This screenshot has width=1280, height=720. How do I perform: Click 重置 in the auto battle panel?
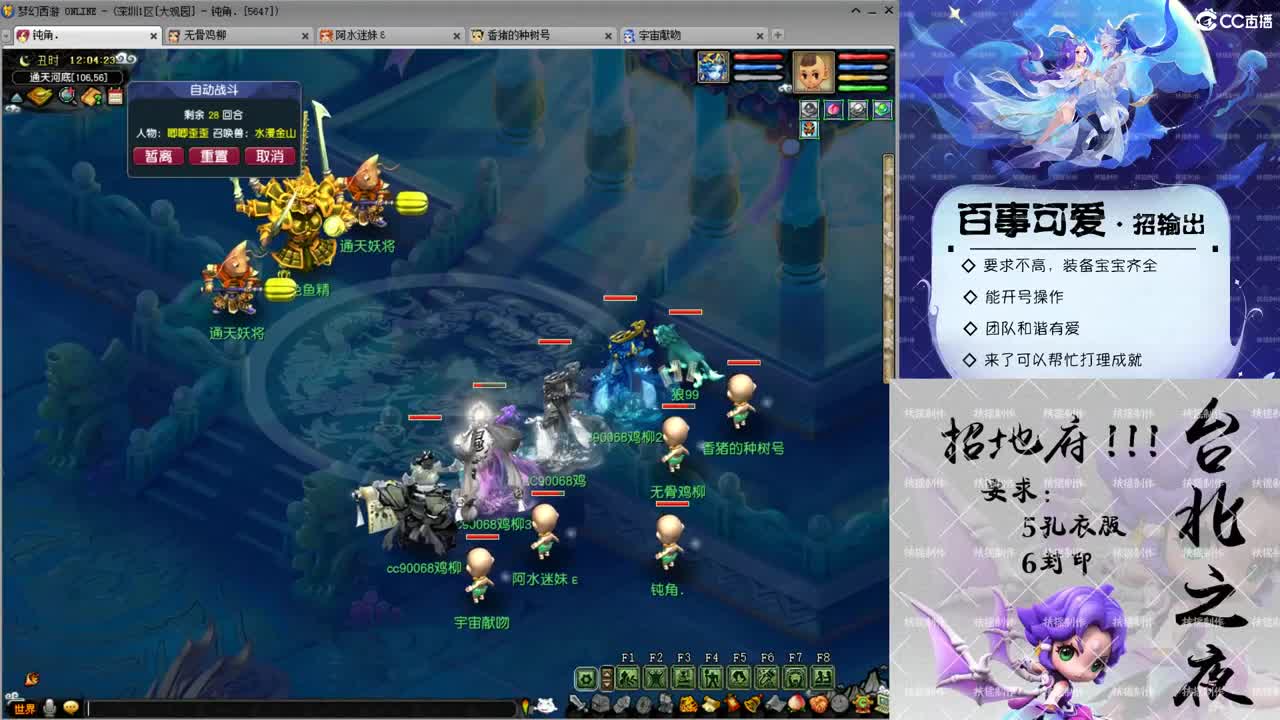(214, 156)
